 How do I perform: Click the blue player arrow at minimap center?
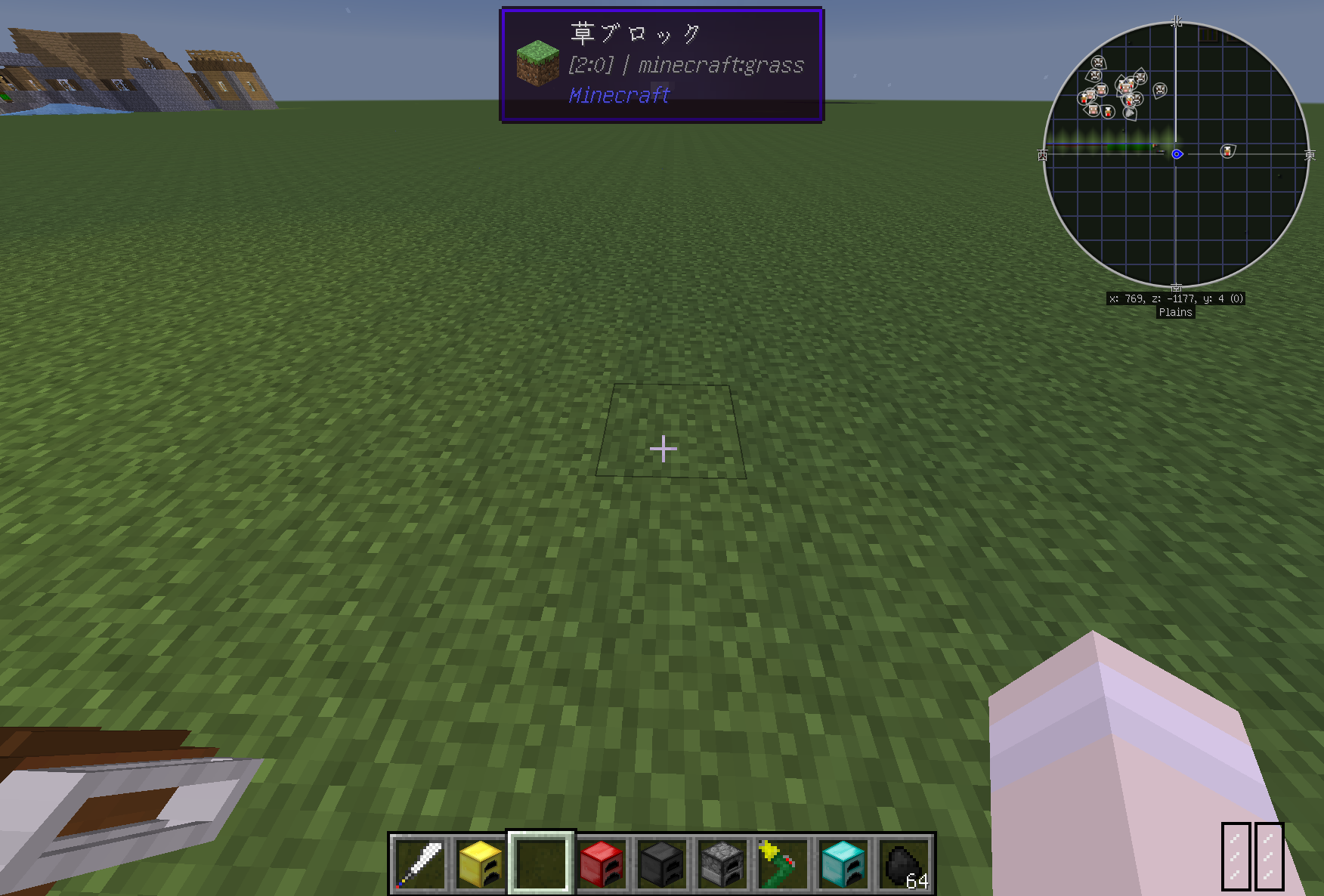[x=1177, y=153]
